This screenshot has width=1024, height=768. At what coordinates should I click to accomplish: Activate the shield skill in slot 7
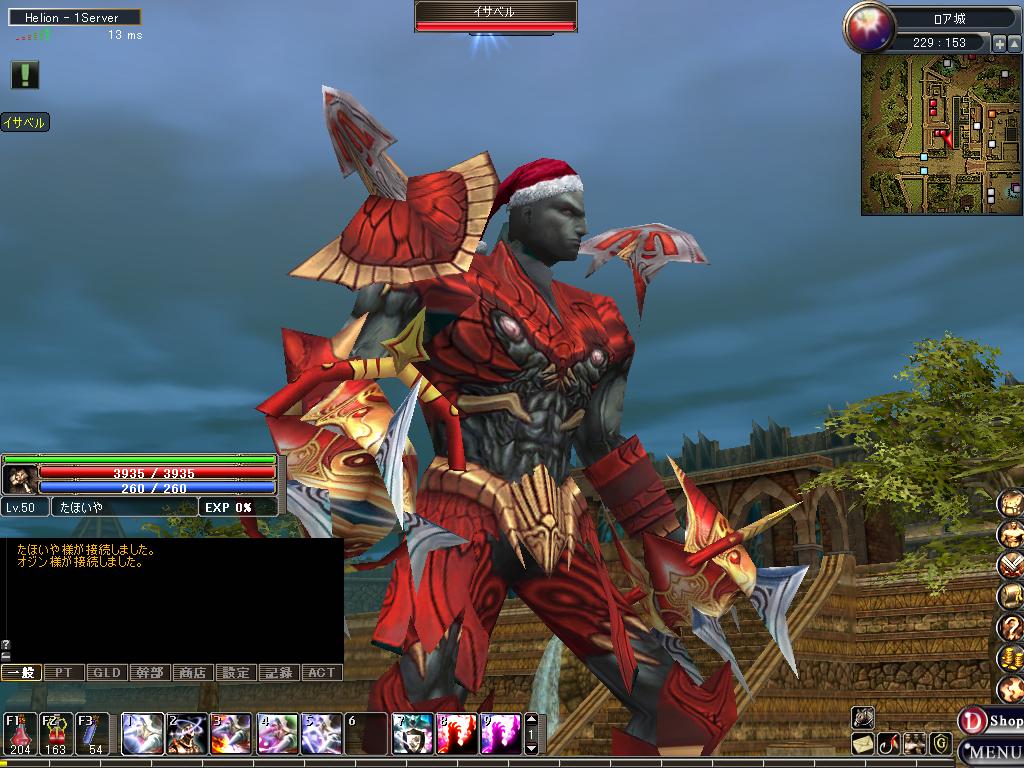click(412, 734)
